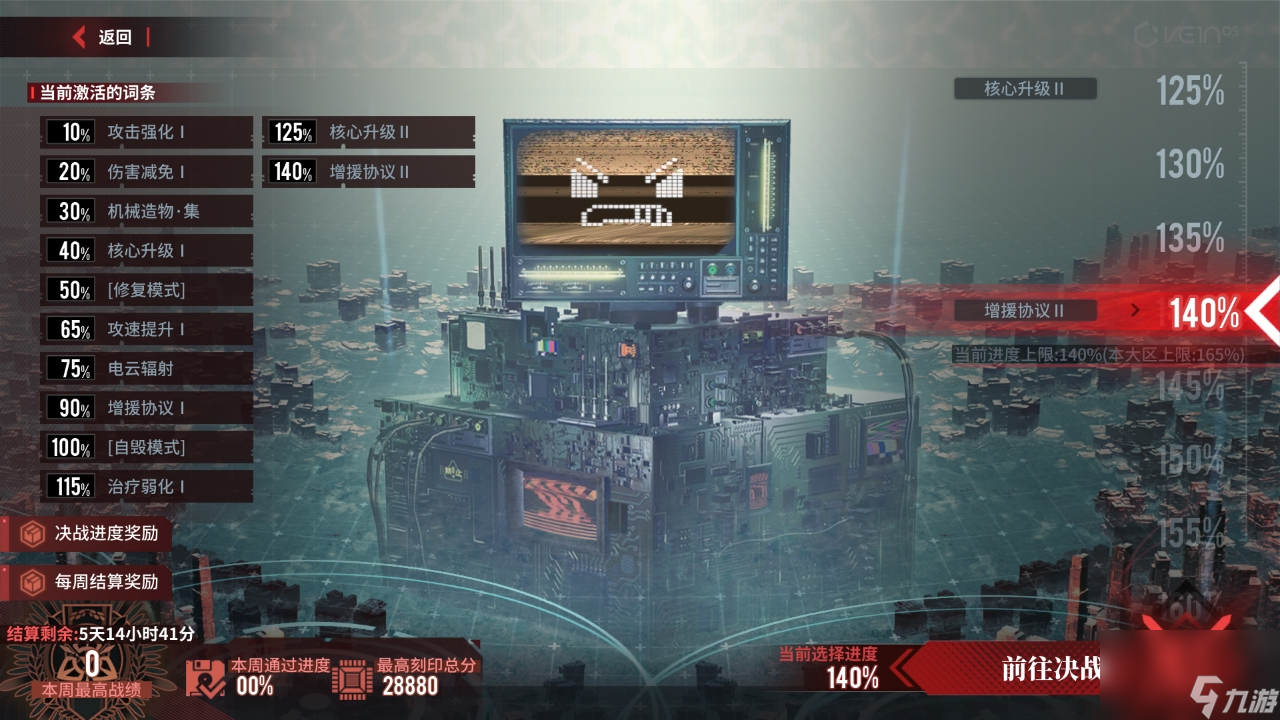
Task: Select the 90% 增援协议 I entry
Action: 146,408
